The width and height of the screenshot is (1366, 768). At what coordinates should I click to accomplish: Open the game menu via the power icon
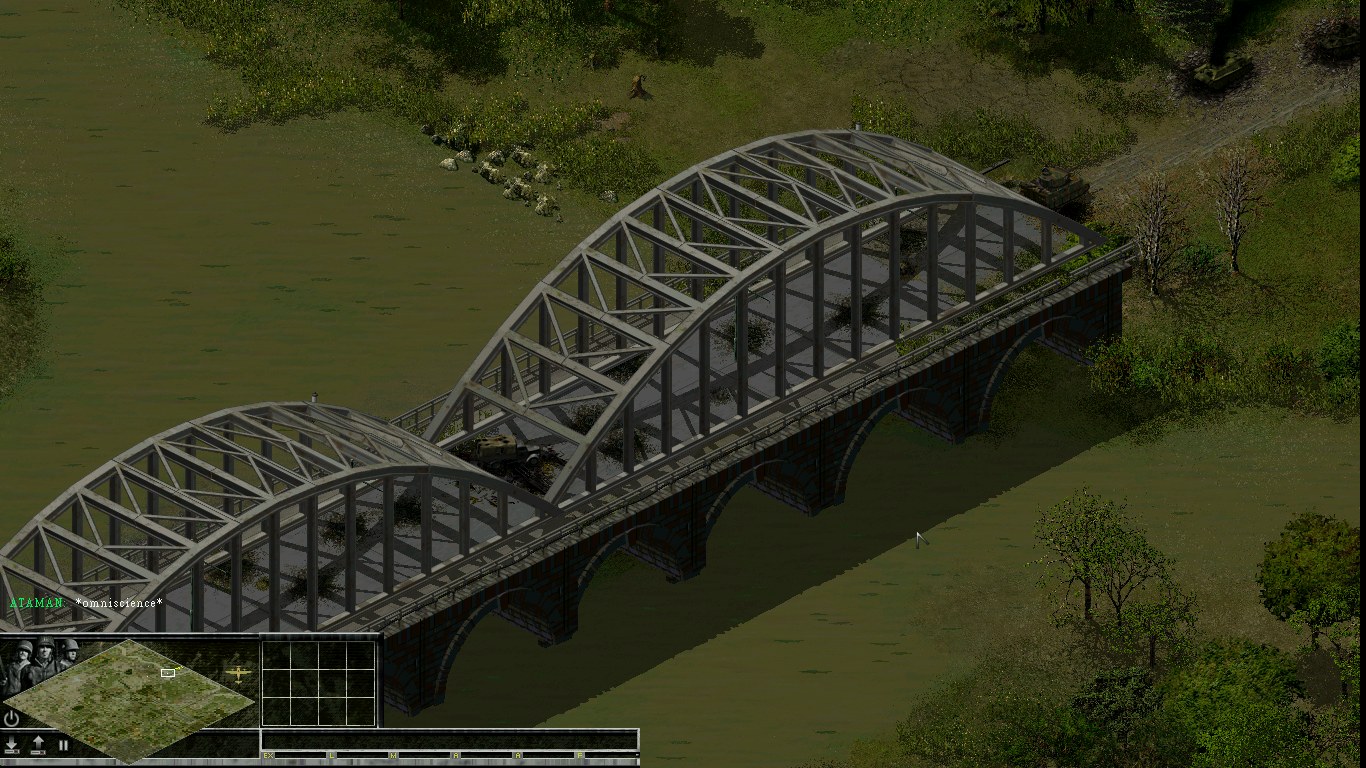click(x=11, y=719)
